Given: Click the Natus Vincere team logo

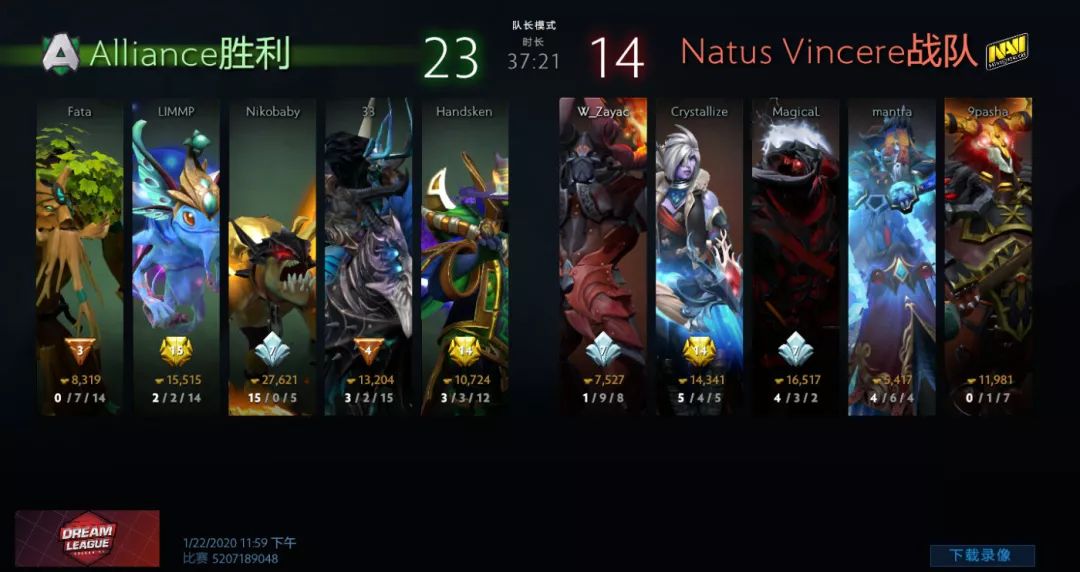Looking at the screenshot, I should 1007,52.
